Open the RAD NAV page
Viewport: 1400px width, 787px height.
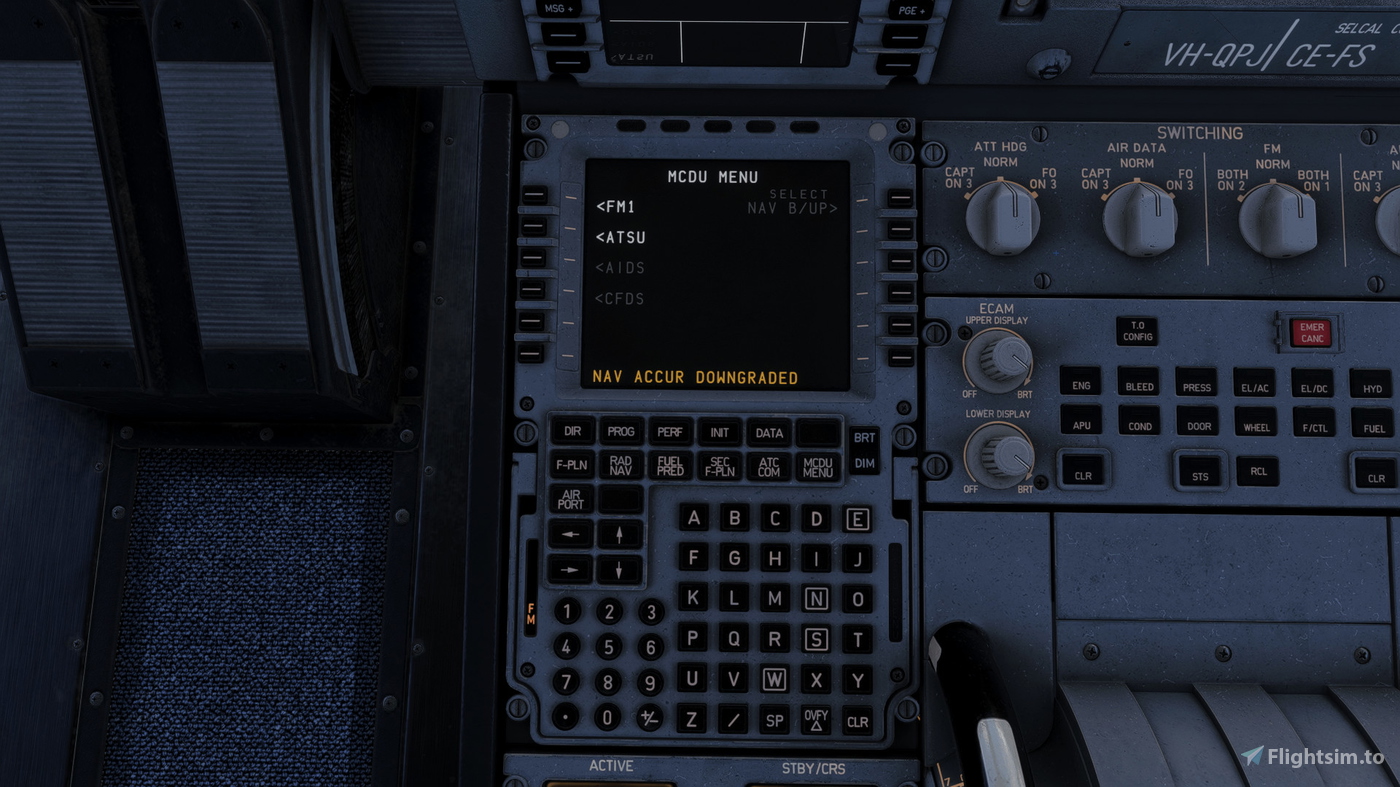point(620,464)
